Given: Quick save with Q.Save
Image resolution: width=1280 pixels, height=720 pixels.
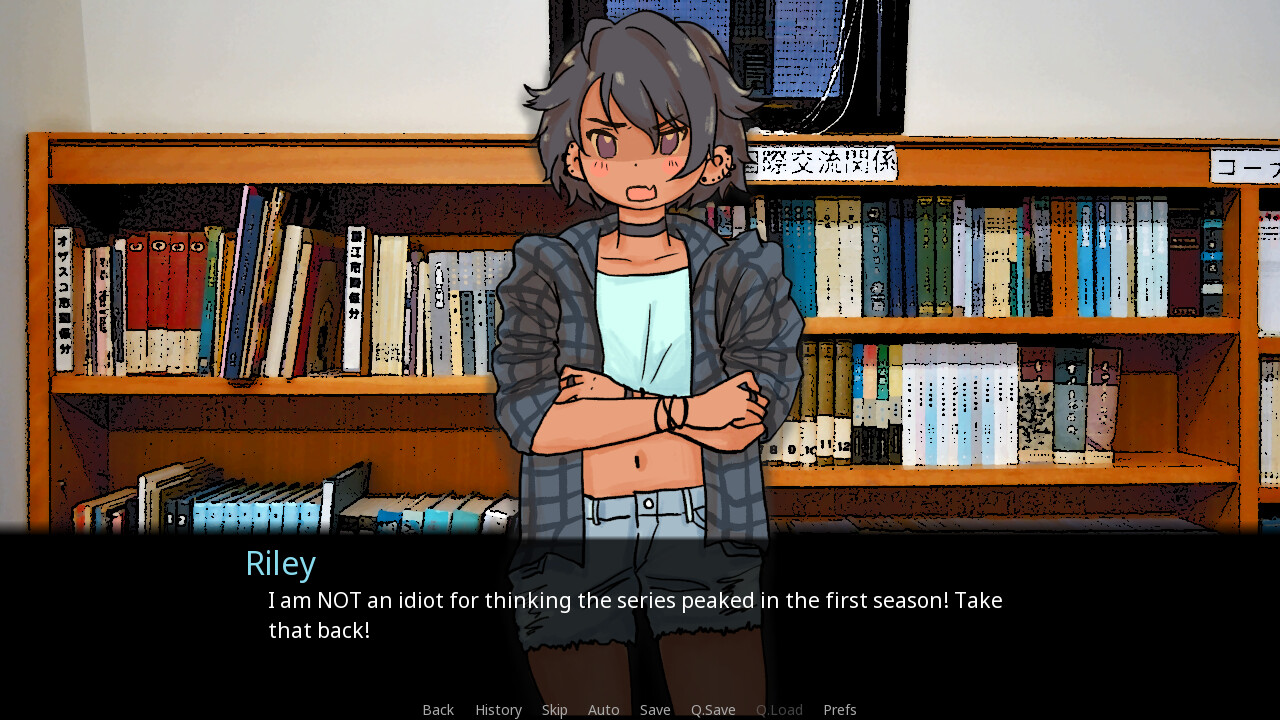Looking at the screenshot, I should point(713,710).
